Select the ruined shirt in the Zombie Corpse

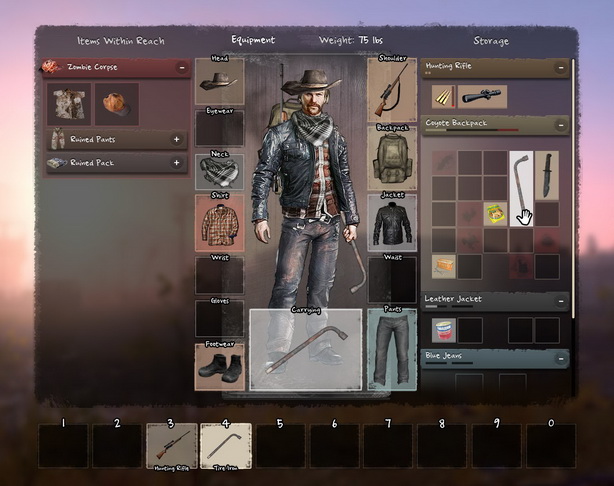(70, 104)
